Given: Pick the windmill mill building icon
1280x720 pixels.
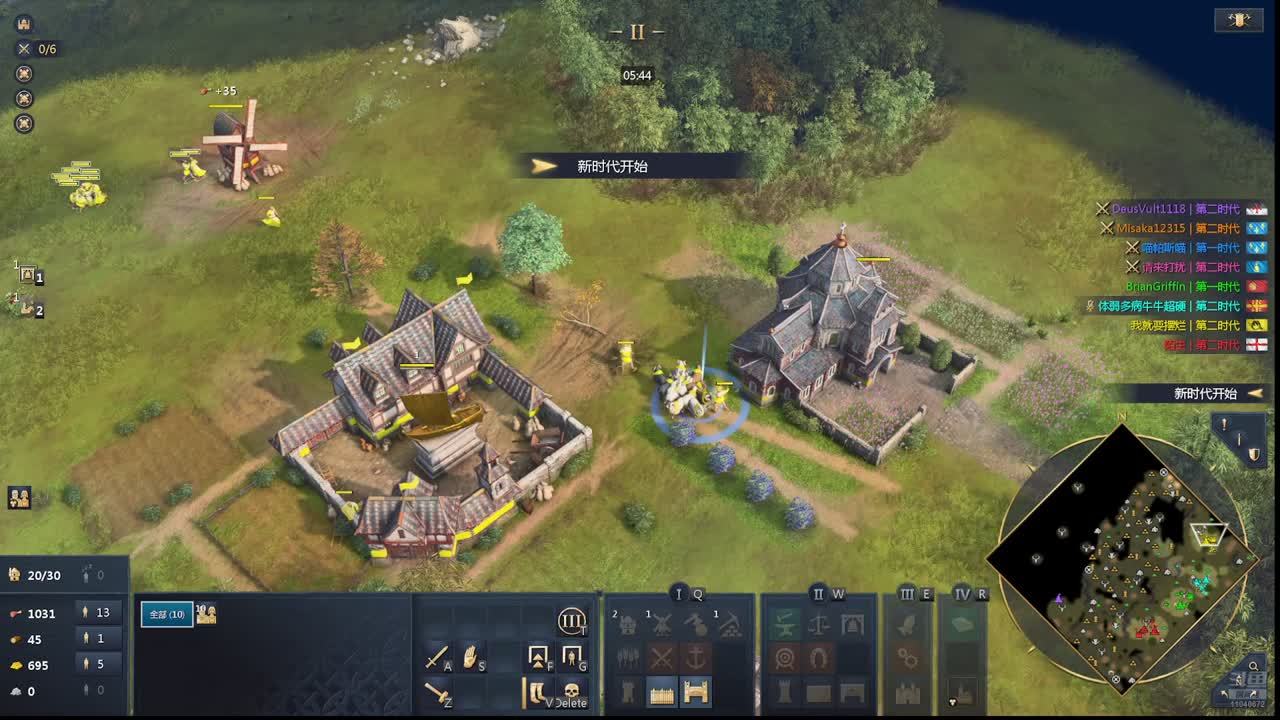Looking at the screenshot, I should click(661, 625).
